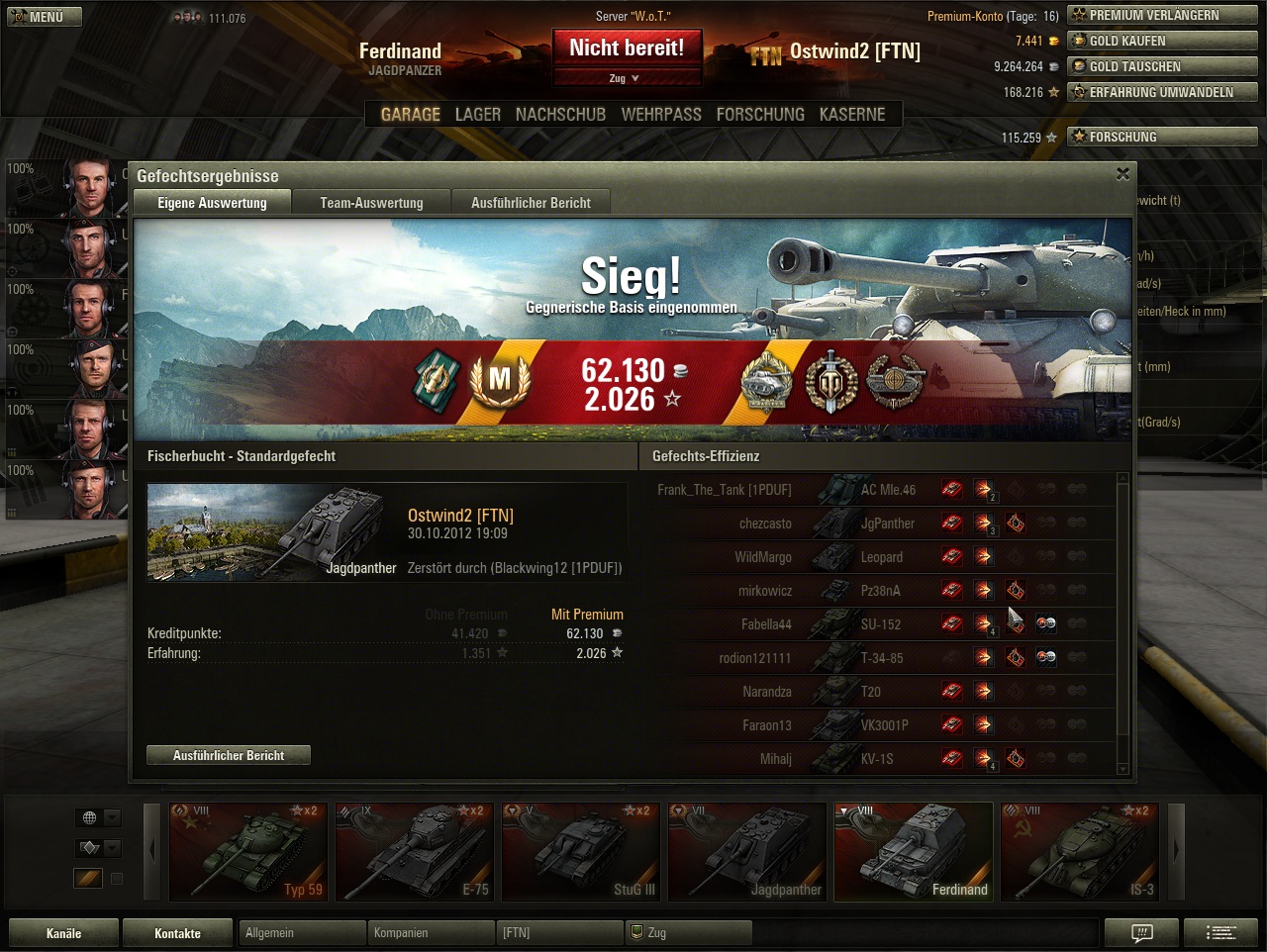Choose Gold kaufen
This screenshot has height=952, width=1267.
point(1162,41)
